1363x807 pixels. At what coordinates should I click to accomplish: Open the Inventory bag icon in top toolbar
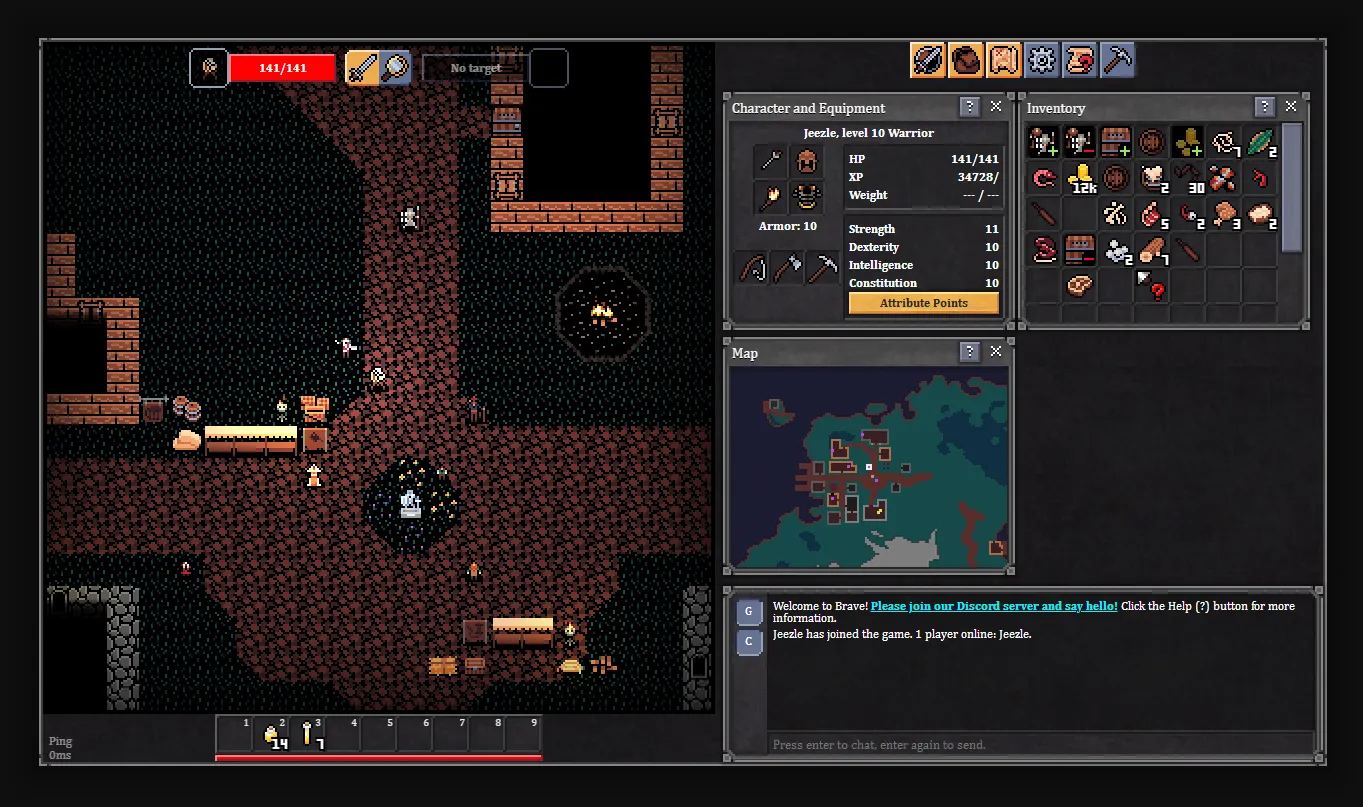[x=966, y=59]
